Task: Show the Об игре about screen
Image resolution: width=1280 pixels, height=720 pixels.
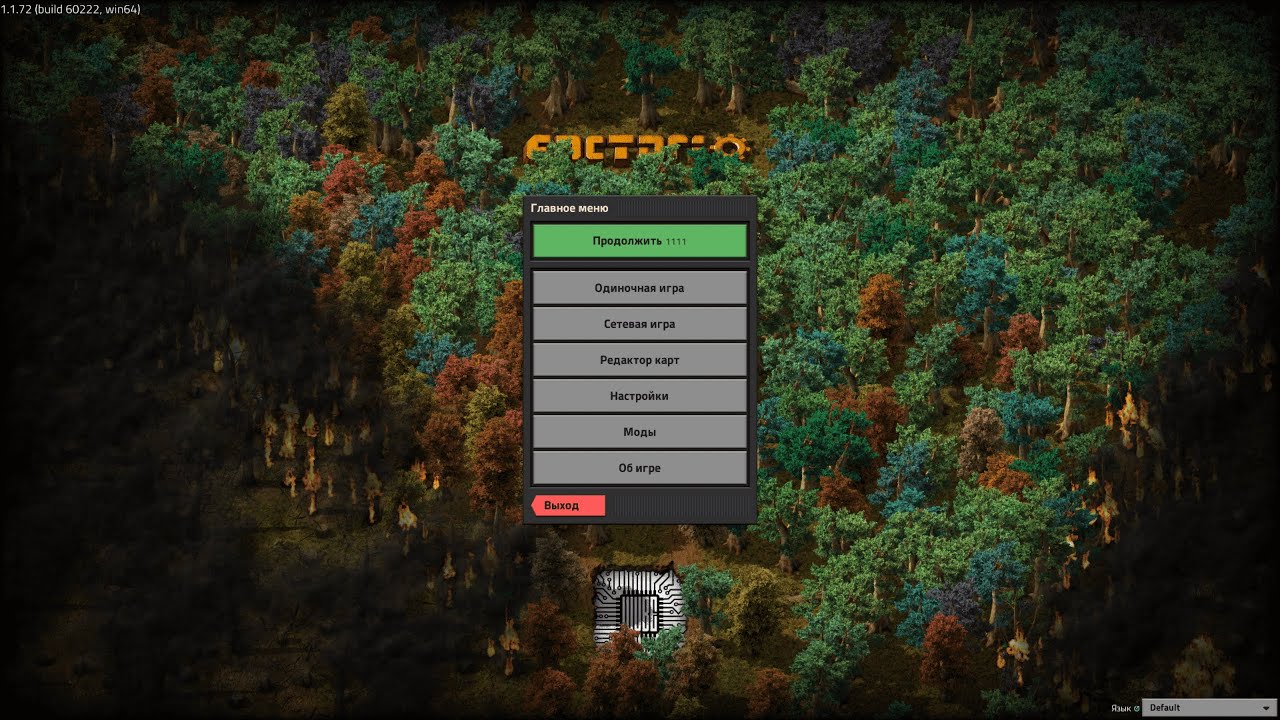Action: [639, 468]
